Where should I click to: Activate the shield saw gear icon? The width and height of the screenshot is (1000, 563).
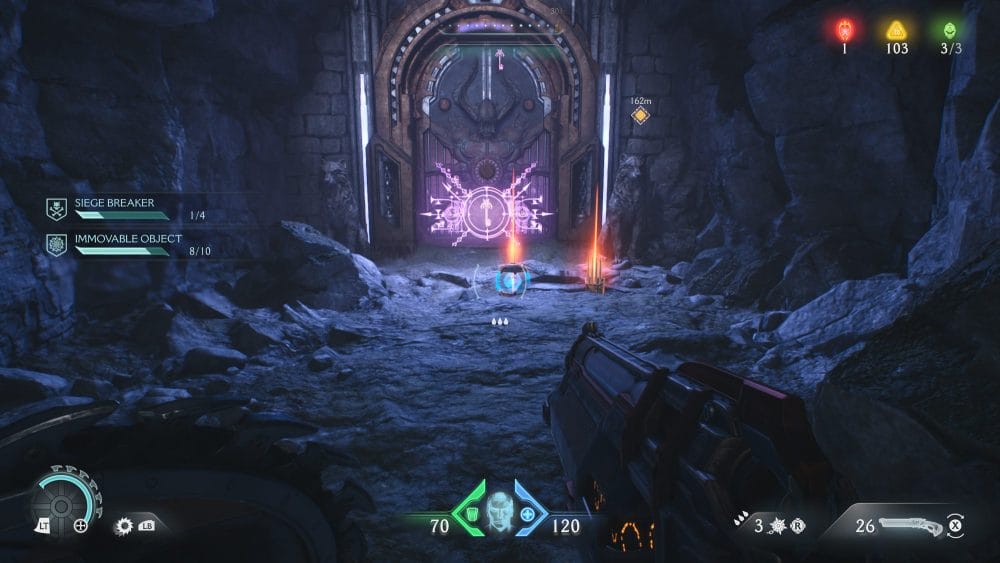[125, 524]
